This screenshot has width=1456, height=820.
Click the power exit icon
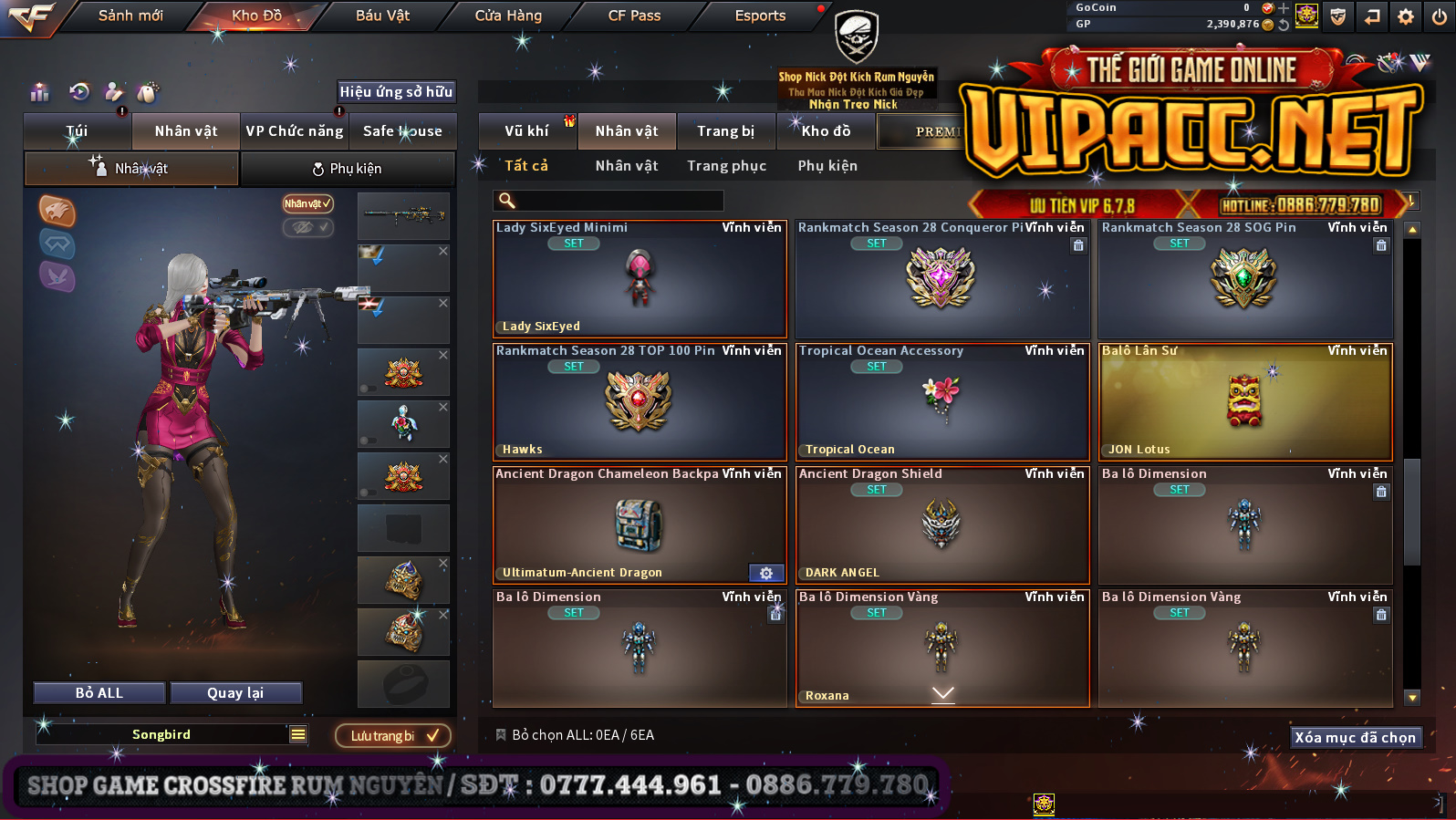pos(1440,16)
